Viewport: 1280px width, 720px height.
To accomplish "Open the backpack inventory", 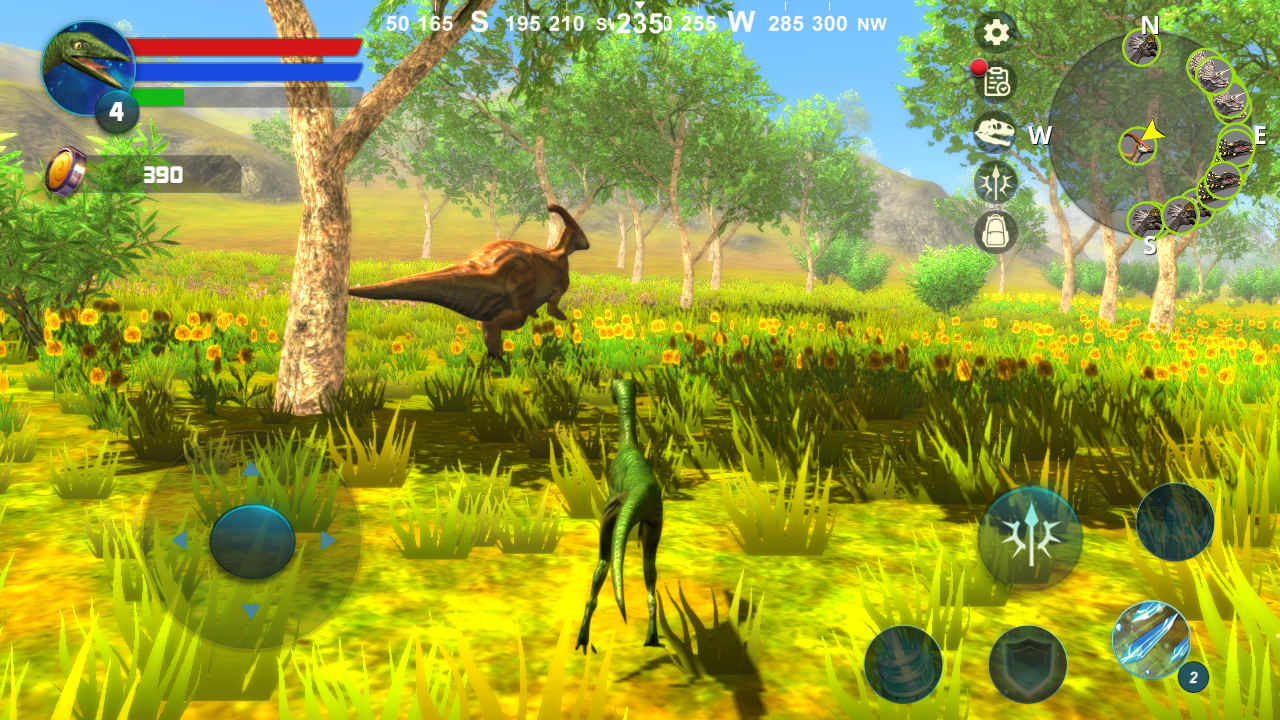I will tap(993, 233).
